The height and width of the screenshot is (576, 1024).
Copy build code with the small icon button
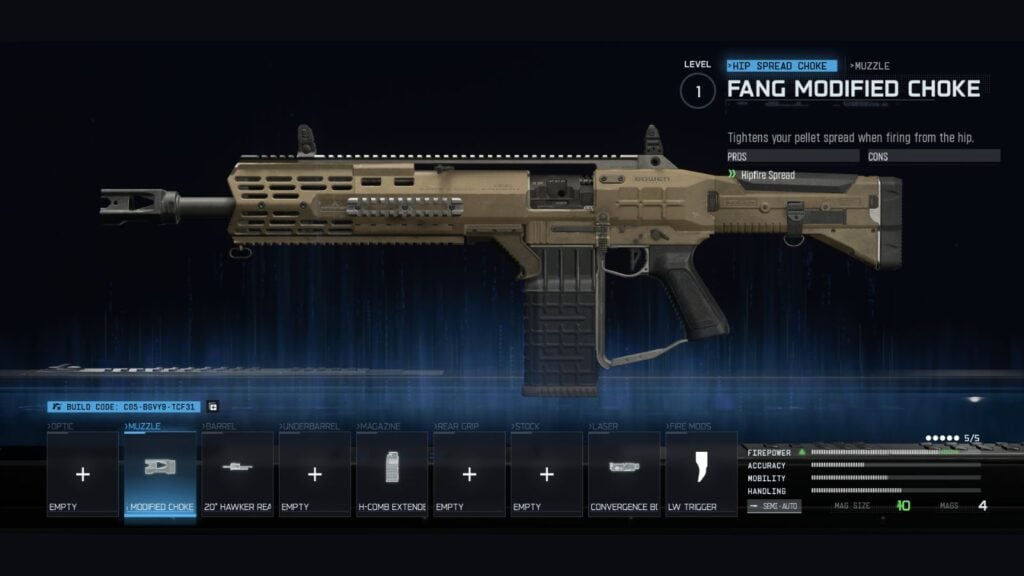212,407
